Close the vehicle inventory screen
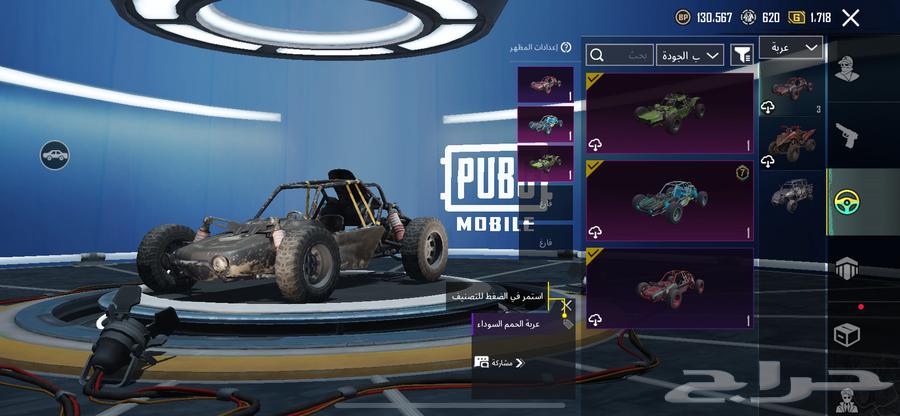900x416 pixels. click(850, 17)
